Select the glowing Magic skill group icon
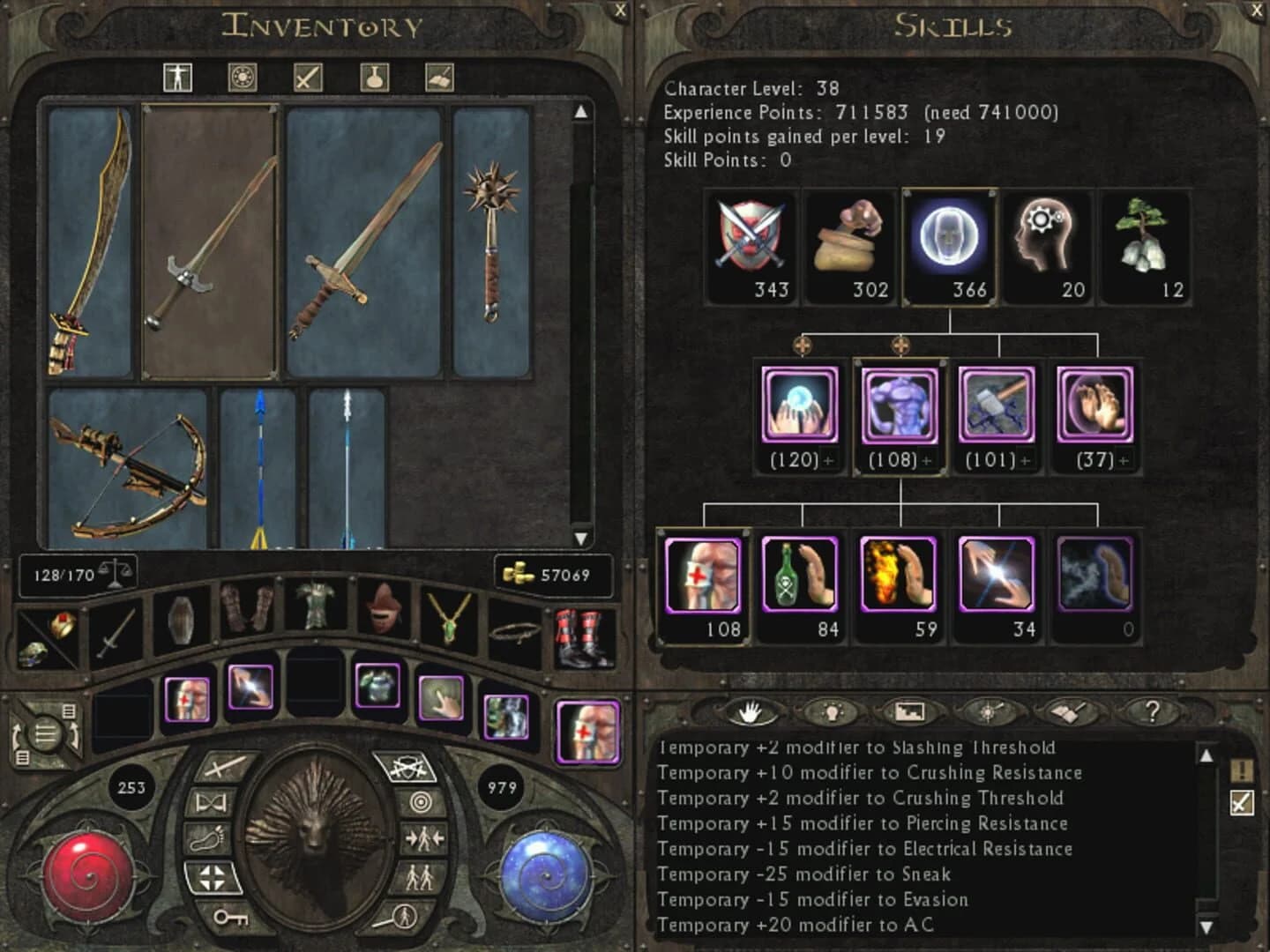This screenshot has height=952, width=1270. click(x=949, y=234)
